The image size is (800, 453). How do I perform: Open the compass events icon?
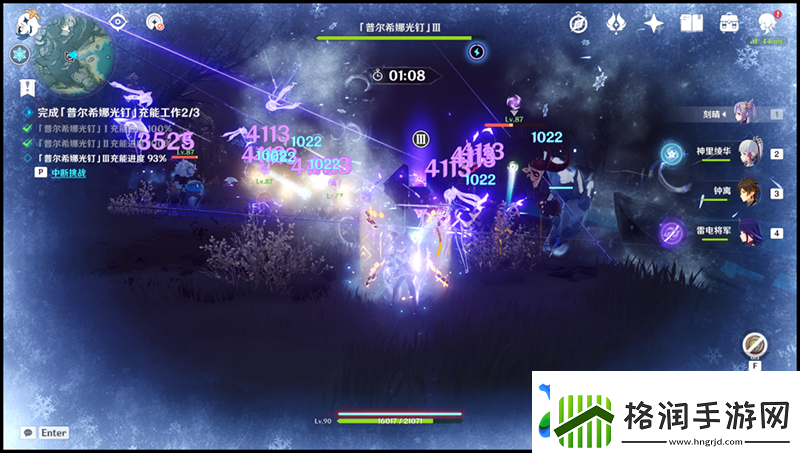[x=579, y=23]
